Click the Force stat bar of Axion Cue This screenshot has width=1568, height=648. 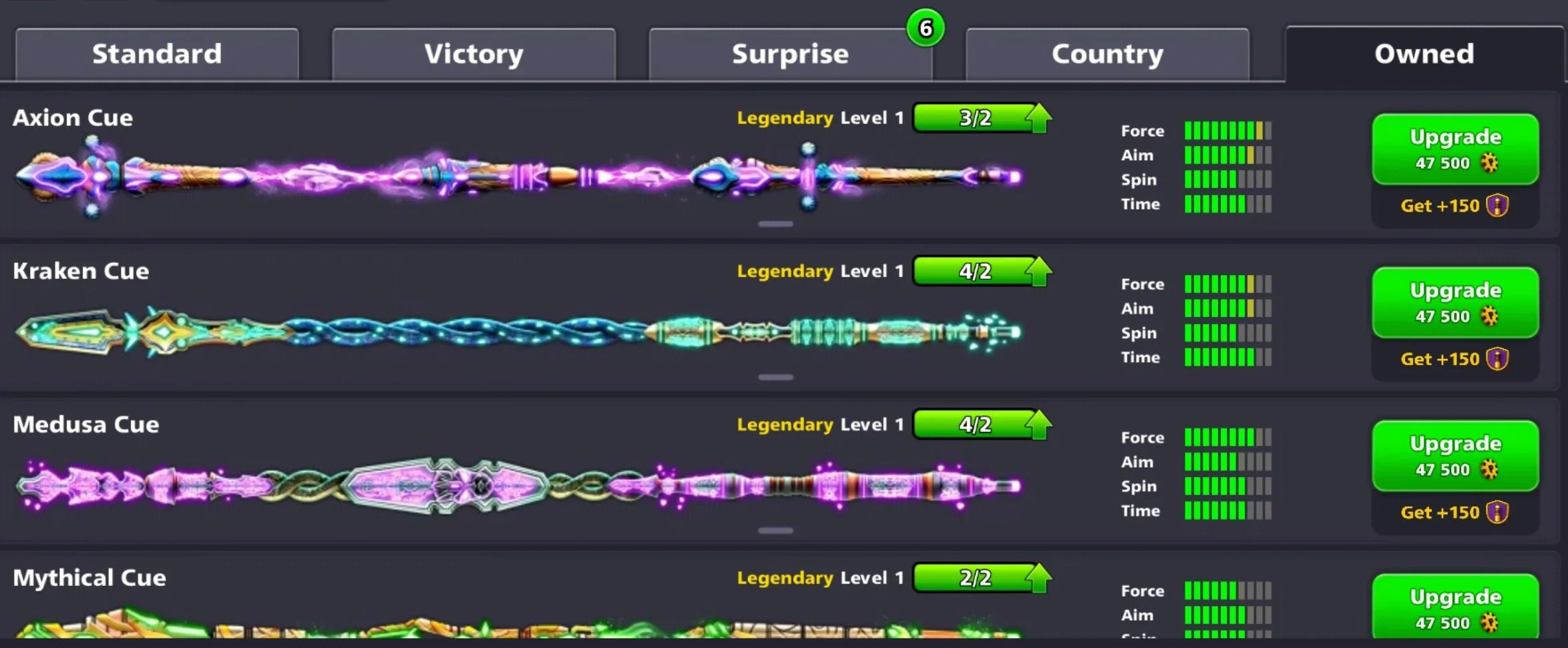tap(1227, 130)
